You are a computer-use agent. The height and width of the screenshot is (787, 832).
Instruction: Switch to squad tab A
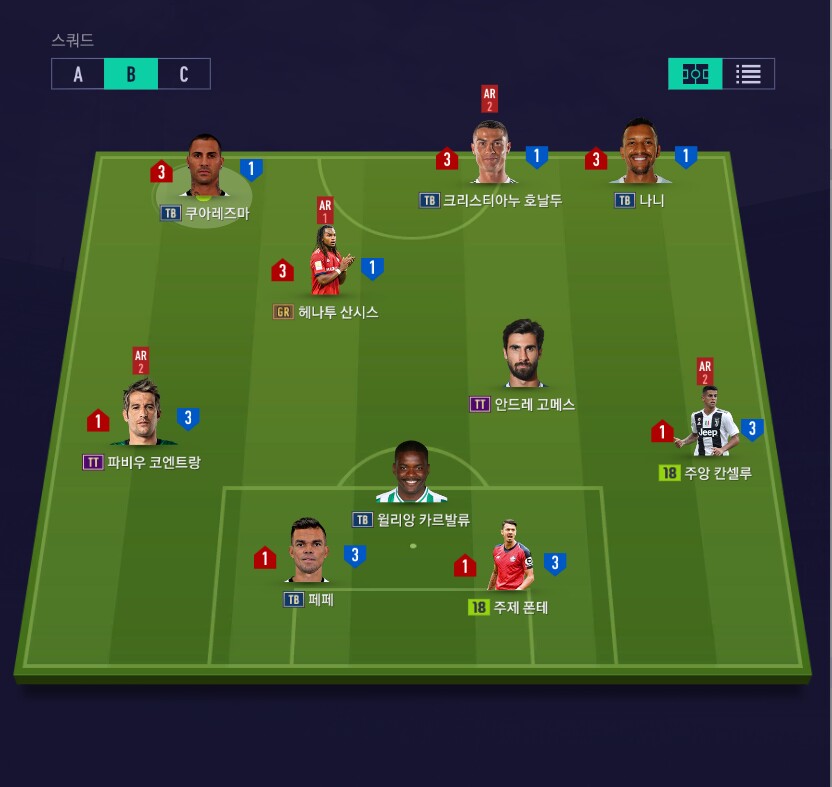coord(78,74)
